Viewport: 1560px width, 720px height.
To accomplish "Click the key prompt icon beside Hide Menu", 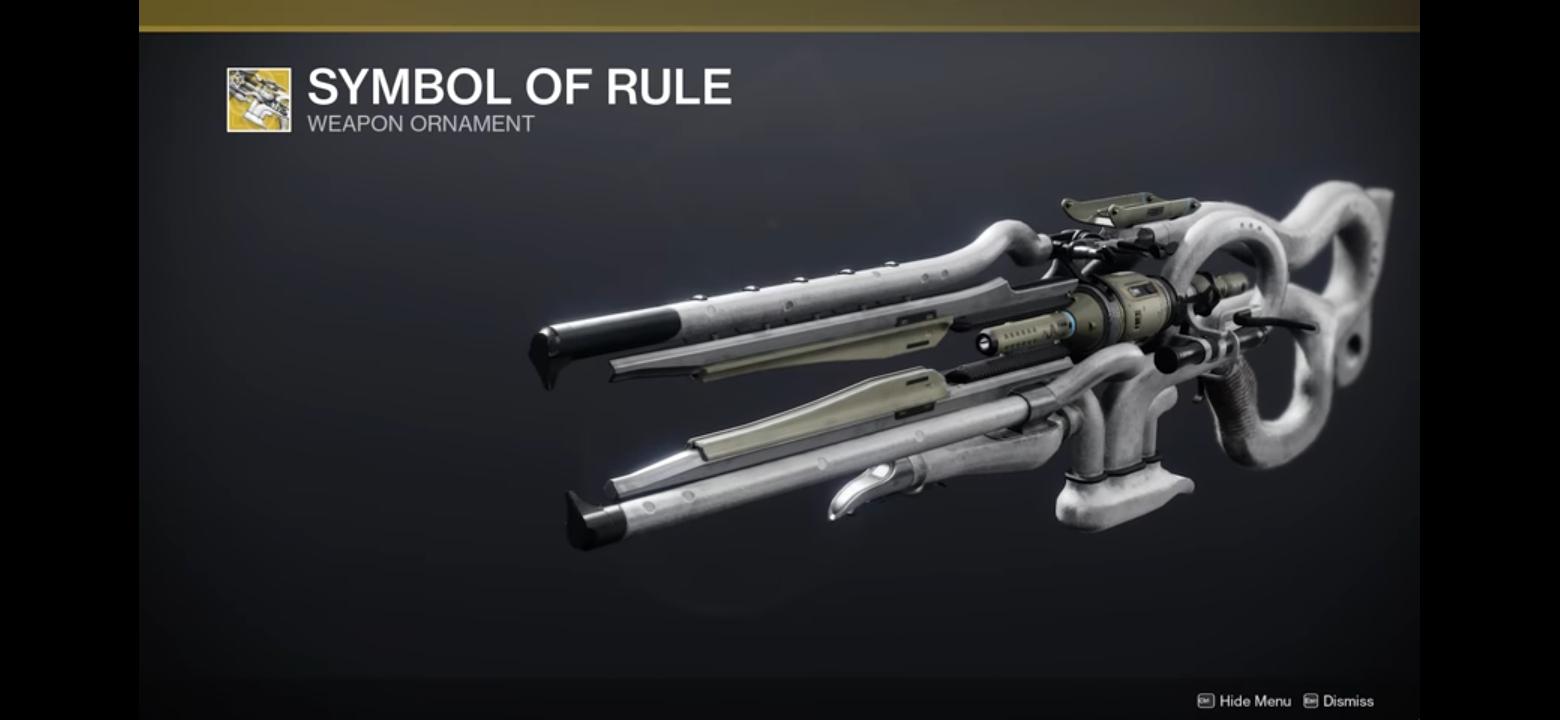I will point(1205,700).
